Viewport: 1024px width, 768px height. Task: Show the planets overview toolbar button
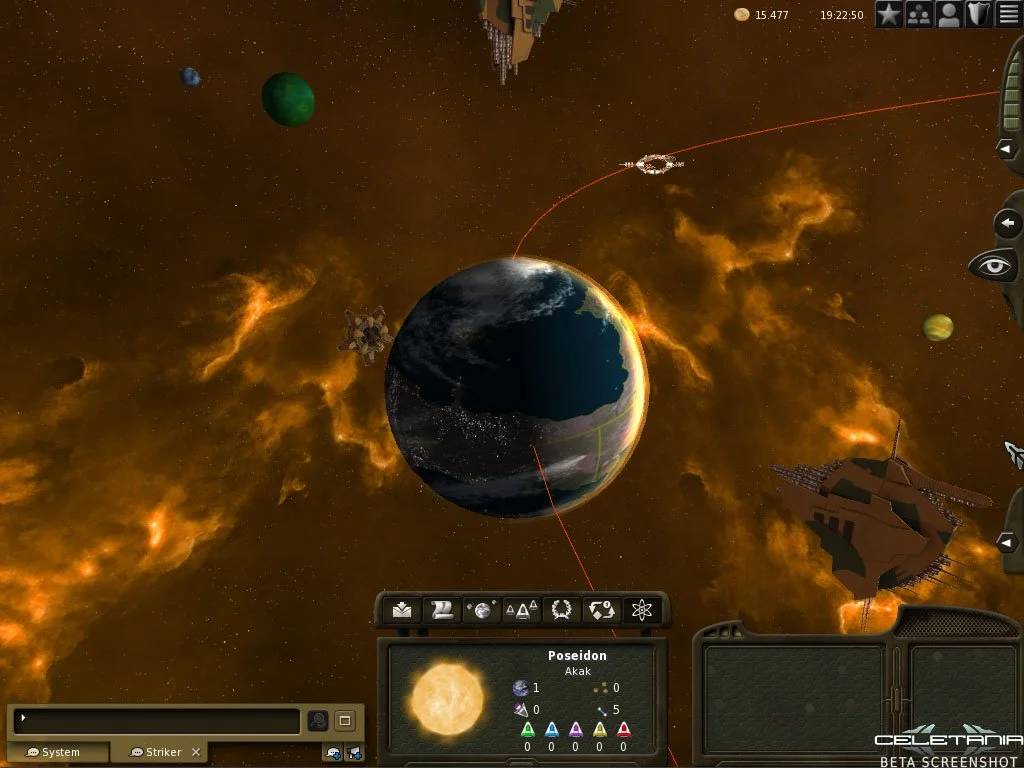pyautogui.click(x=482, y=610)
